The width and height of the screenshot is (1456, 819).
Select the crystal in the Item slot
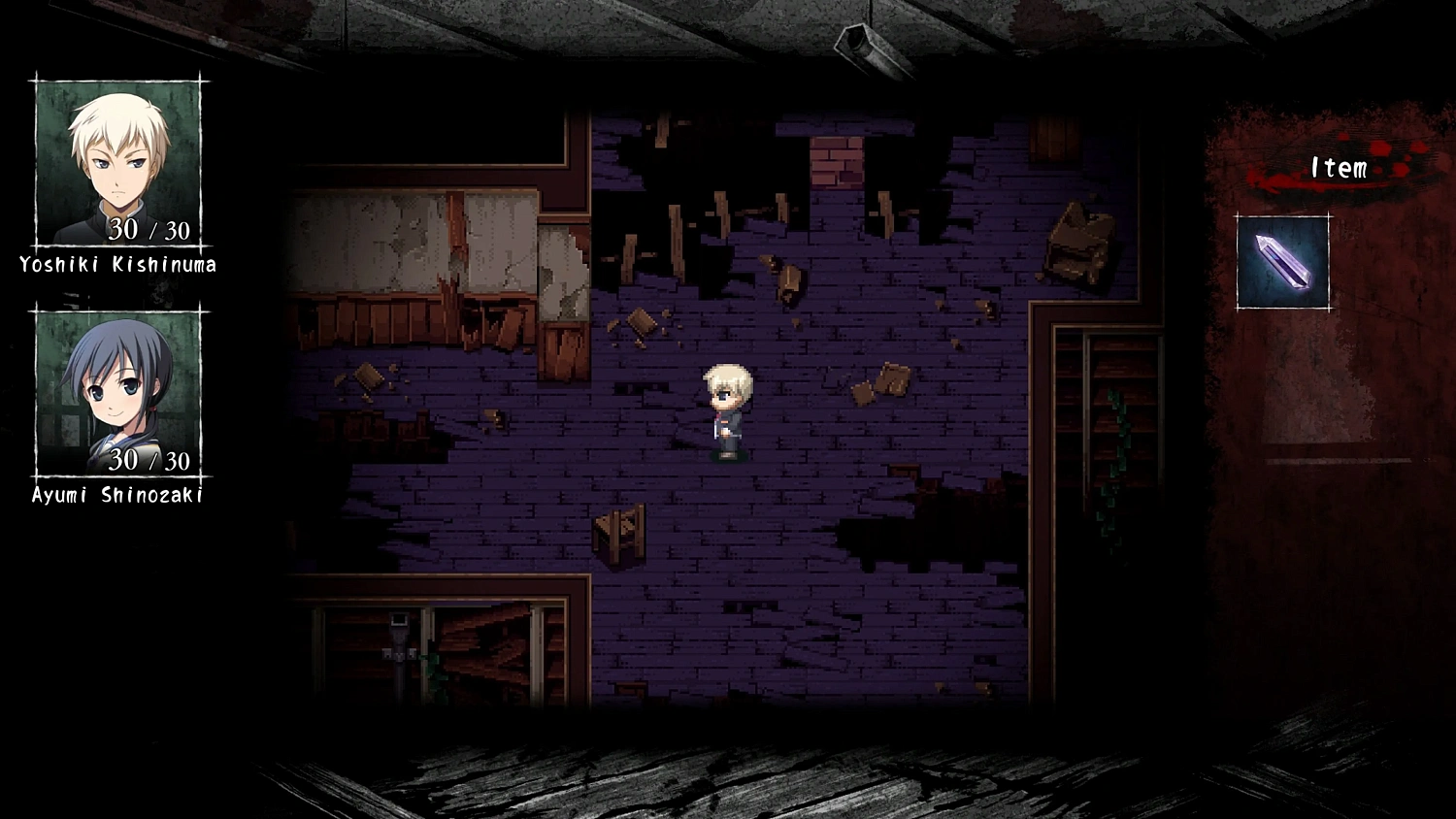[x=1282, y=262]
